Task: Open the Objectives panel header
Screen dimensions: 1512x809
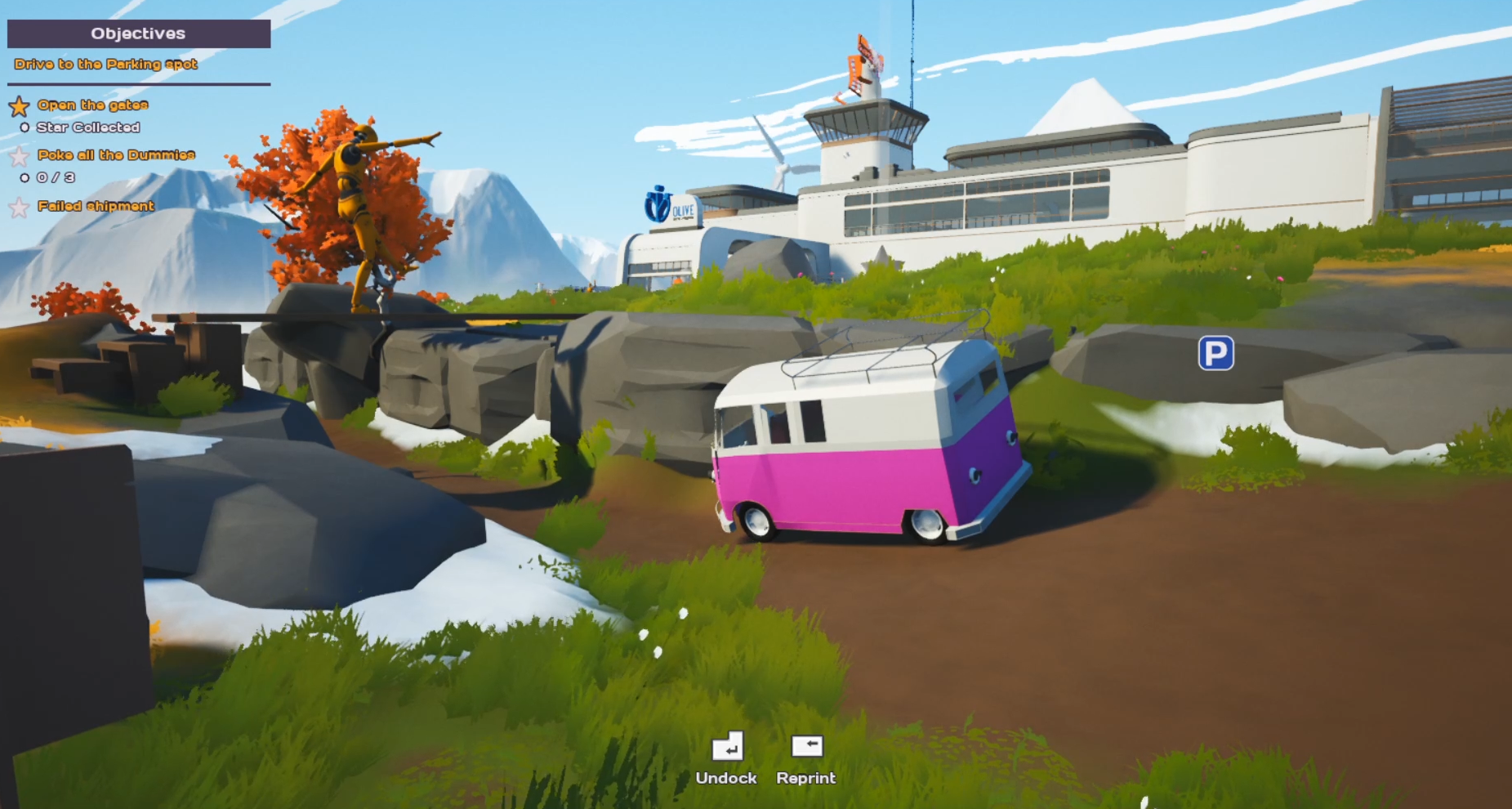Action: [x=139, y=34]
